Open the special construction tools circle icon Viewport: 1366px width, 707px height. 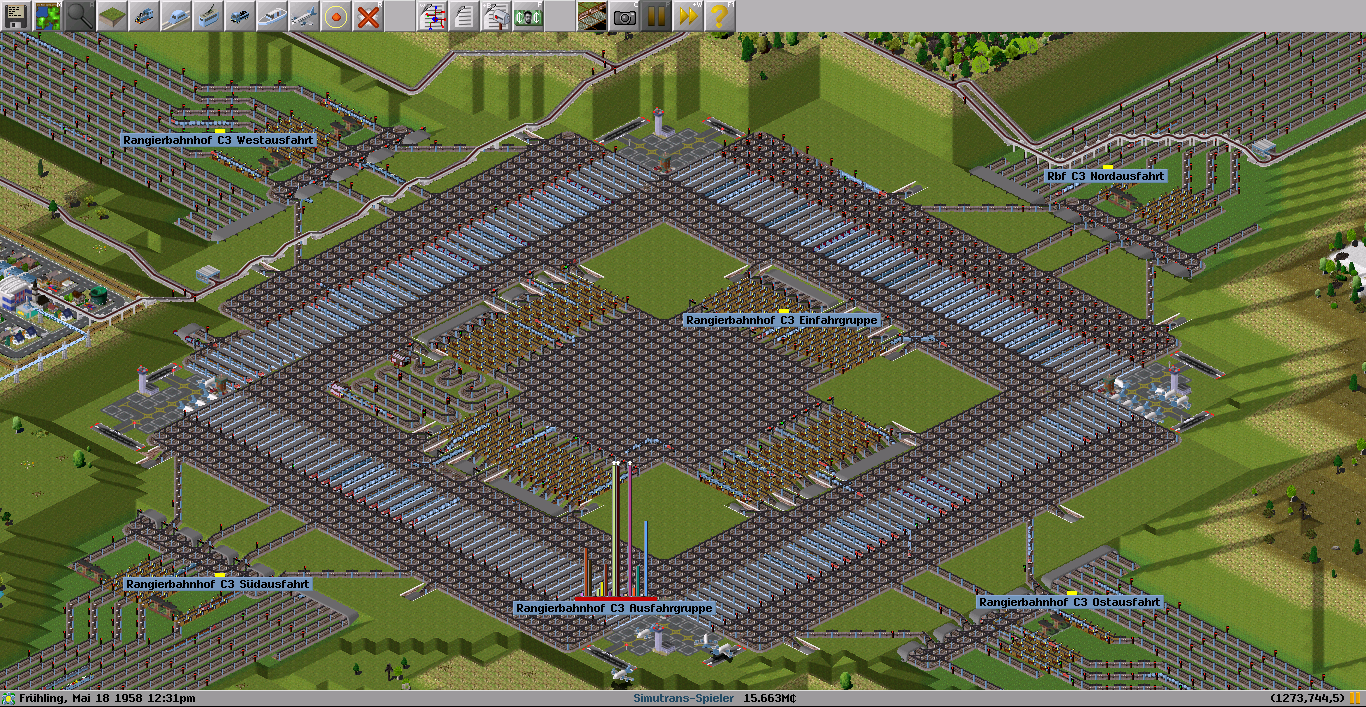pos(336,16)
